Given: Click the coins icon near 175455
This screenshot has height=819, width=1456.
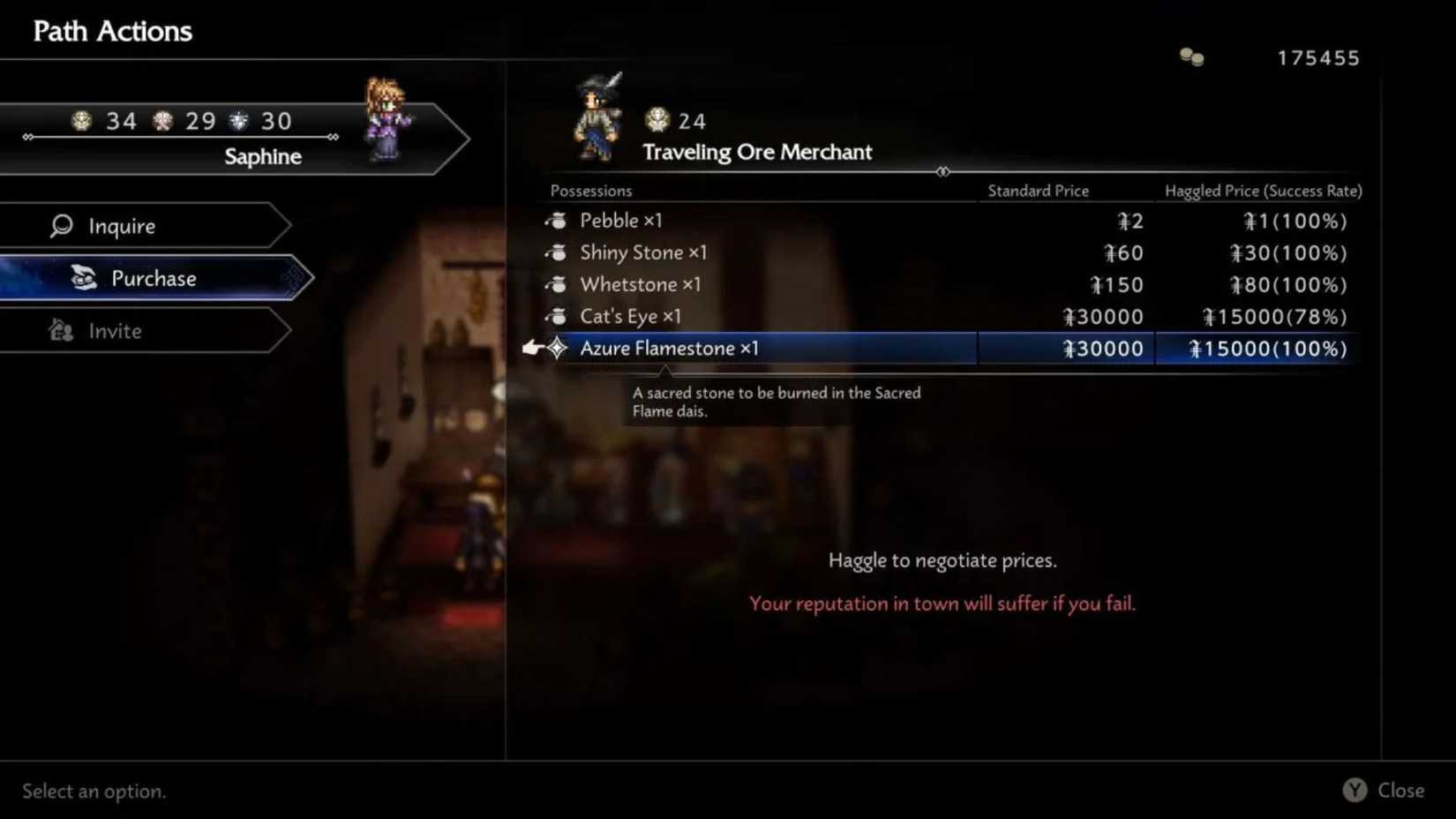Looking at the screenshot, I should point(1191,56).
